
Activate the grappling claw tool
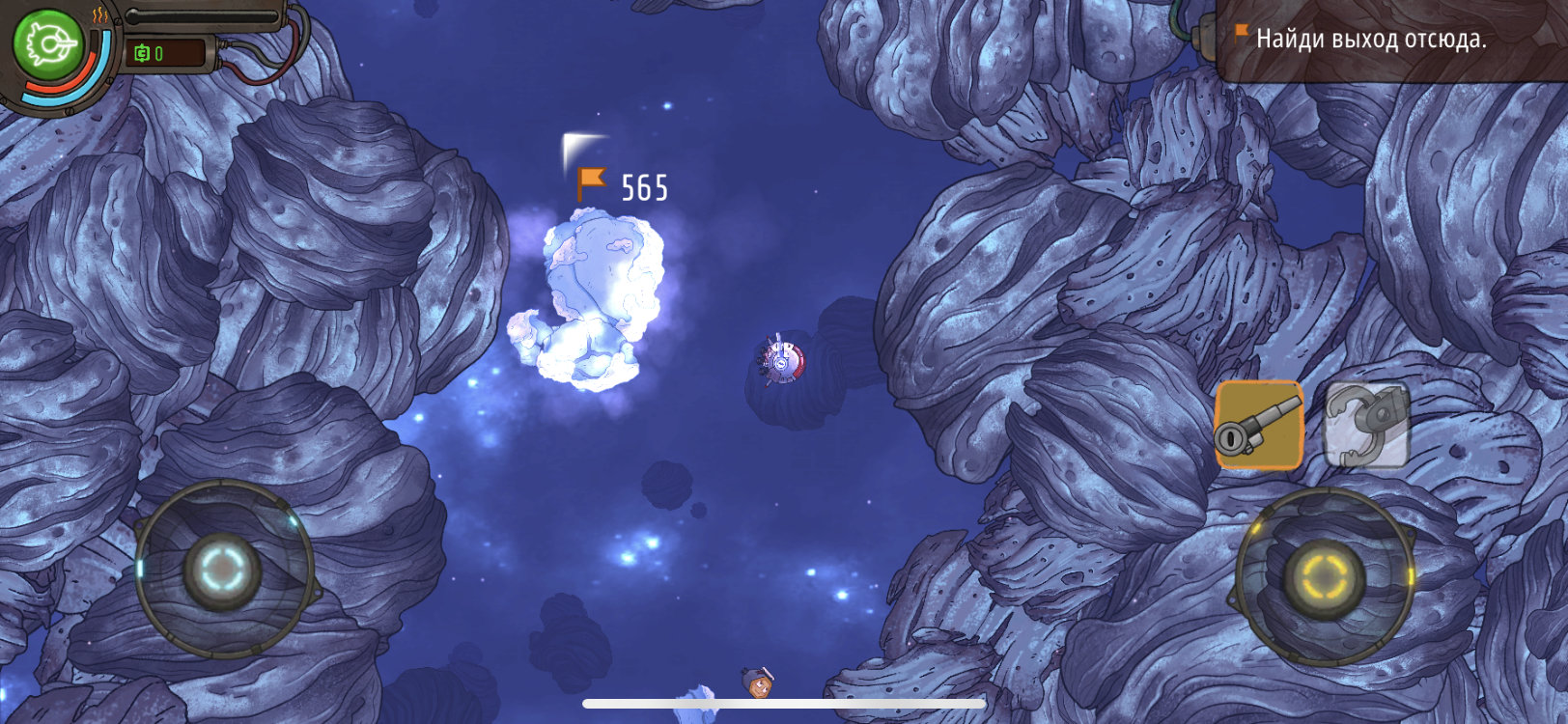tap(1365, 425)
